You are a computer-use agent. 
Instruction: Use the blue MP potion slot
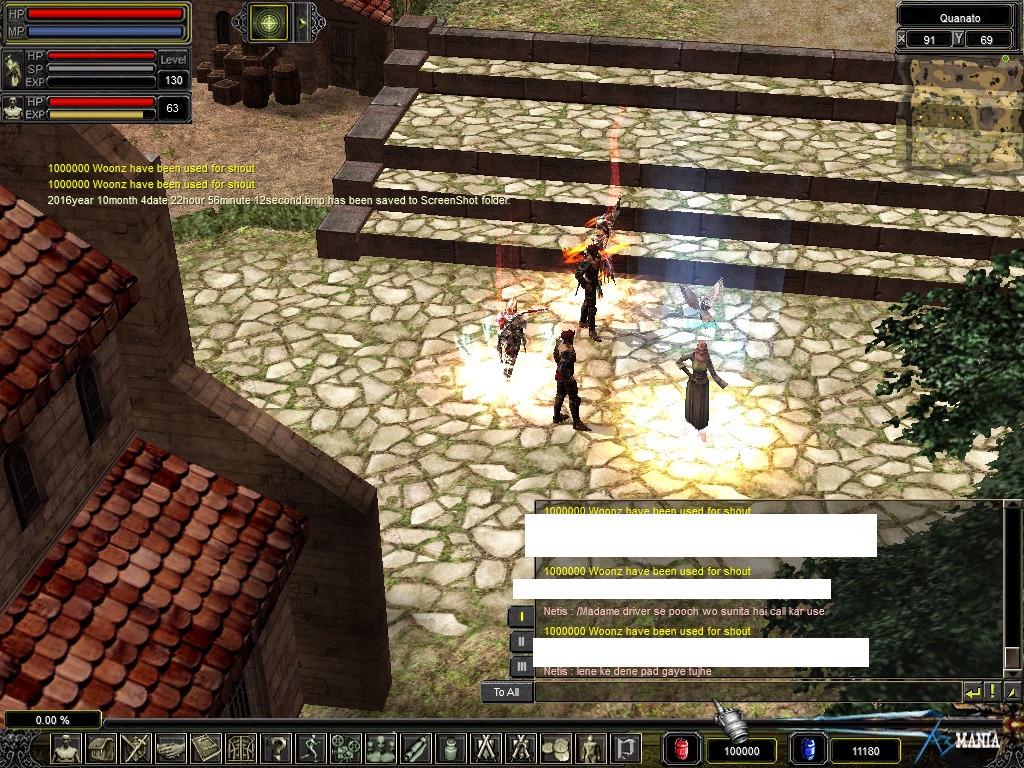(809, 749)
